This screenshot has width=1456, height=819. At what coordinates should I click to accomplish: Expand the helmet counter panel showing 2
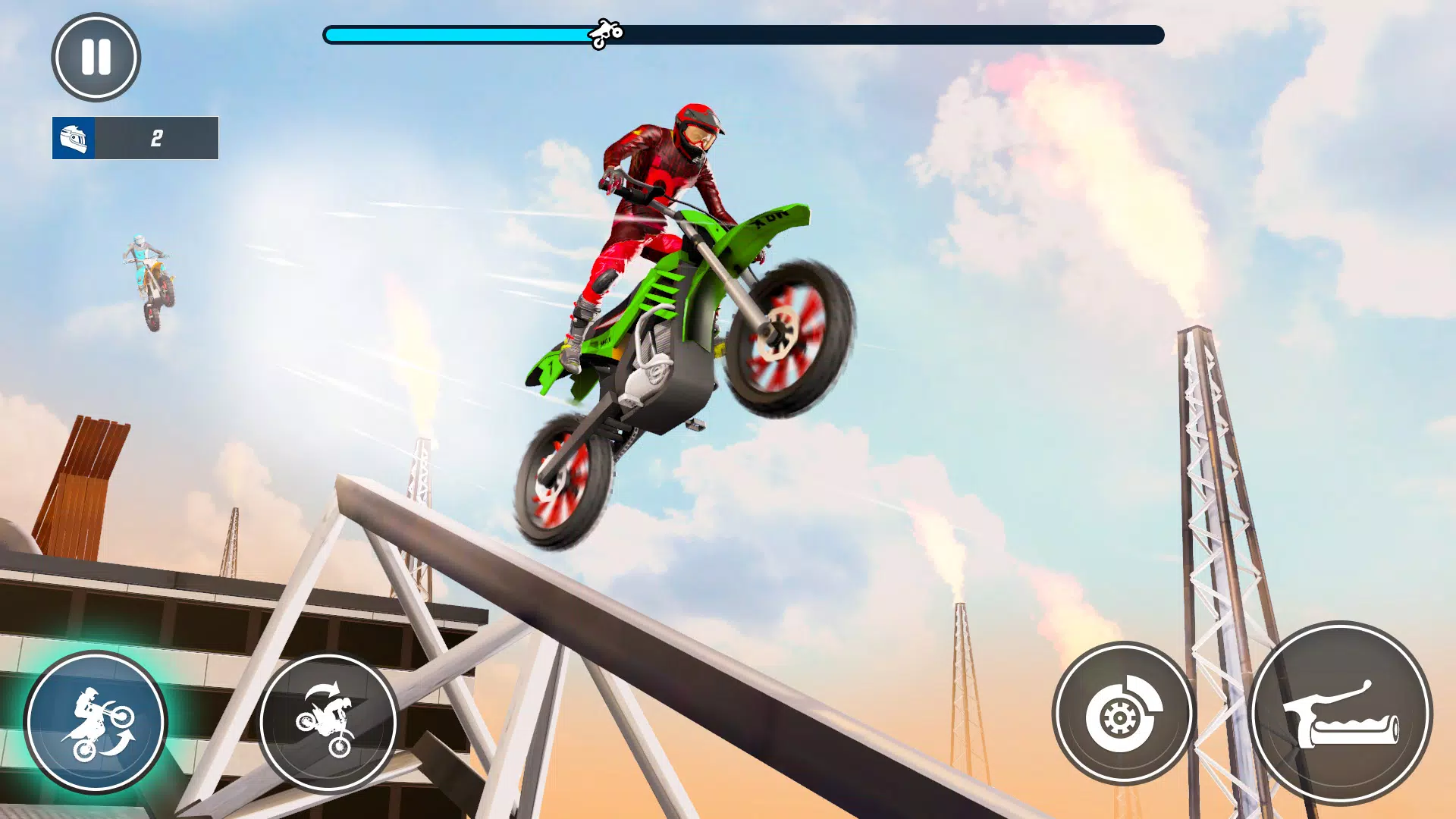point(135,138)
